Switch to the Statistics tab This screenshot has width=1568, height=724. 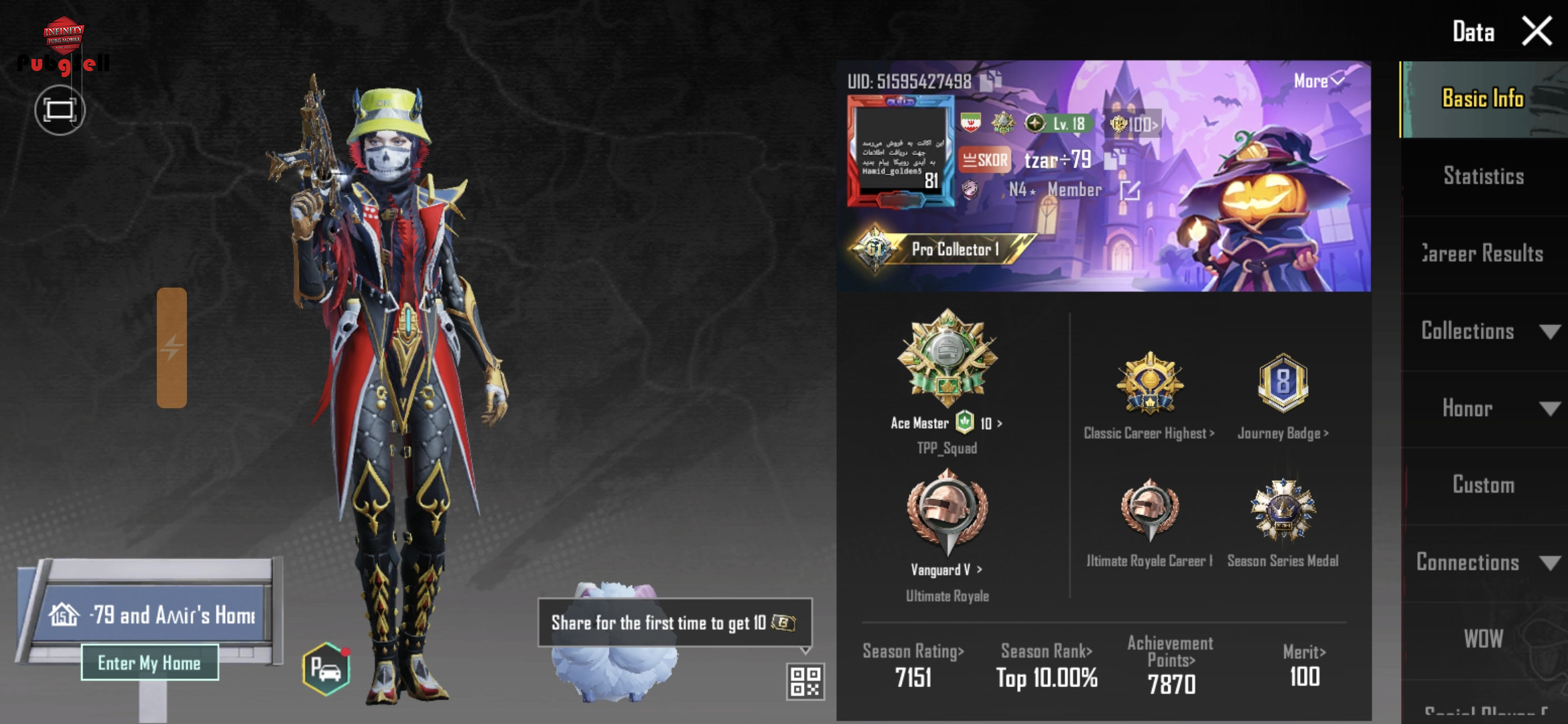click(1483, 176)
